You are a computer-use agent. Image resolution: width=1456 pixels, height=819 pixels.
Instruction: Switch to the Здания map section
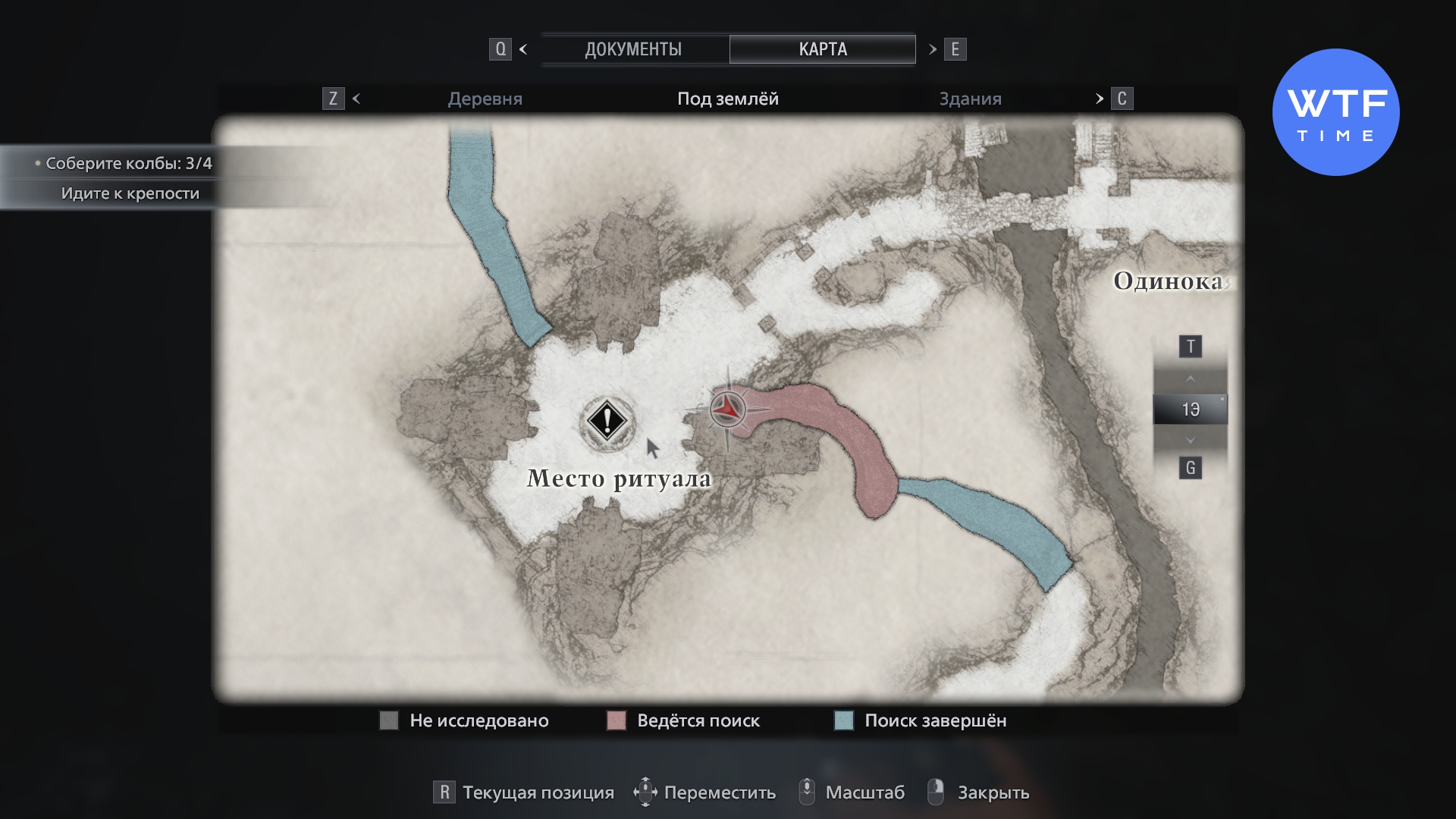click(x=970, y=99)
